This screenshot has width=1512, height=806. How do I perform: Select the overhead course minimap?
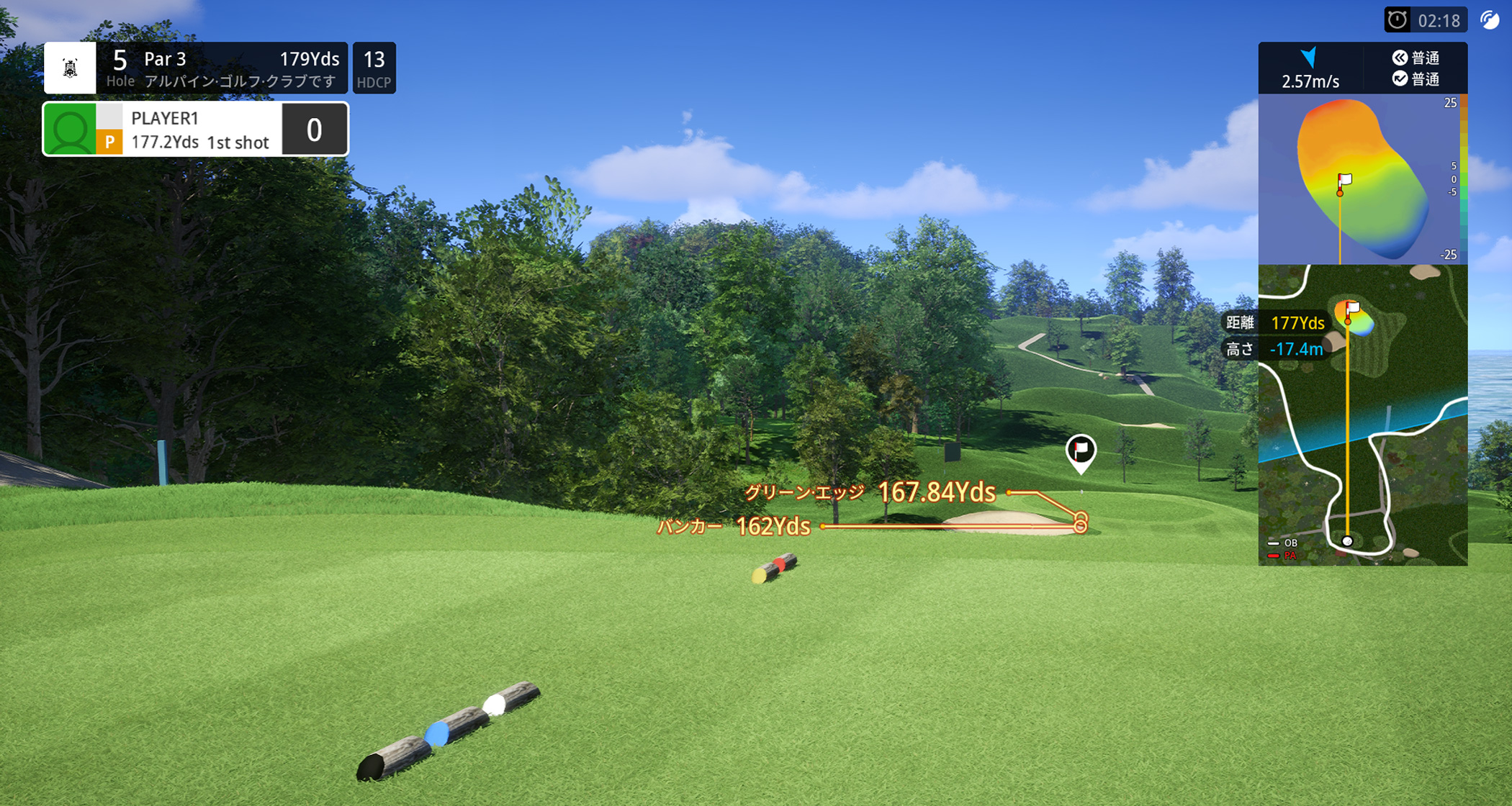[x=1362, y=415]
